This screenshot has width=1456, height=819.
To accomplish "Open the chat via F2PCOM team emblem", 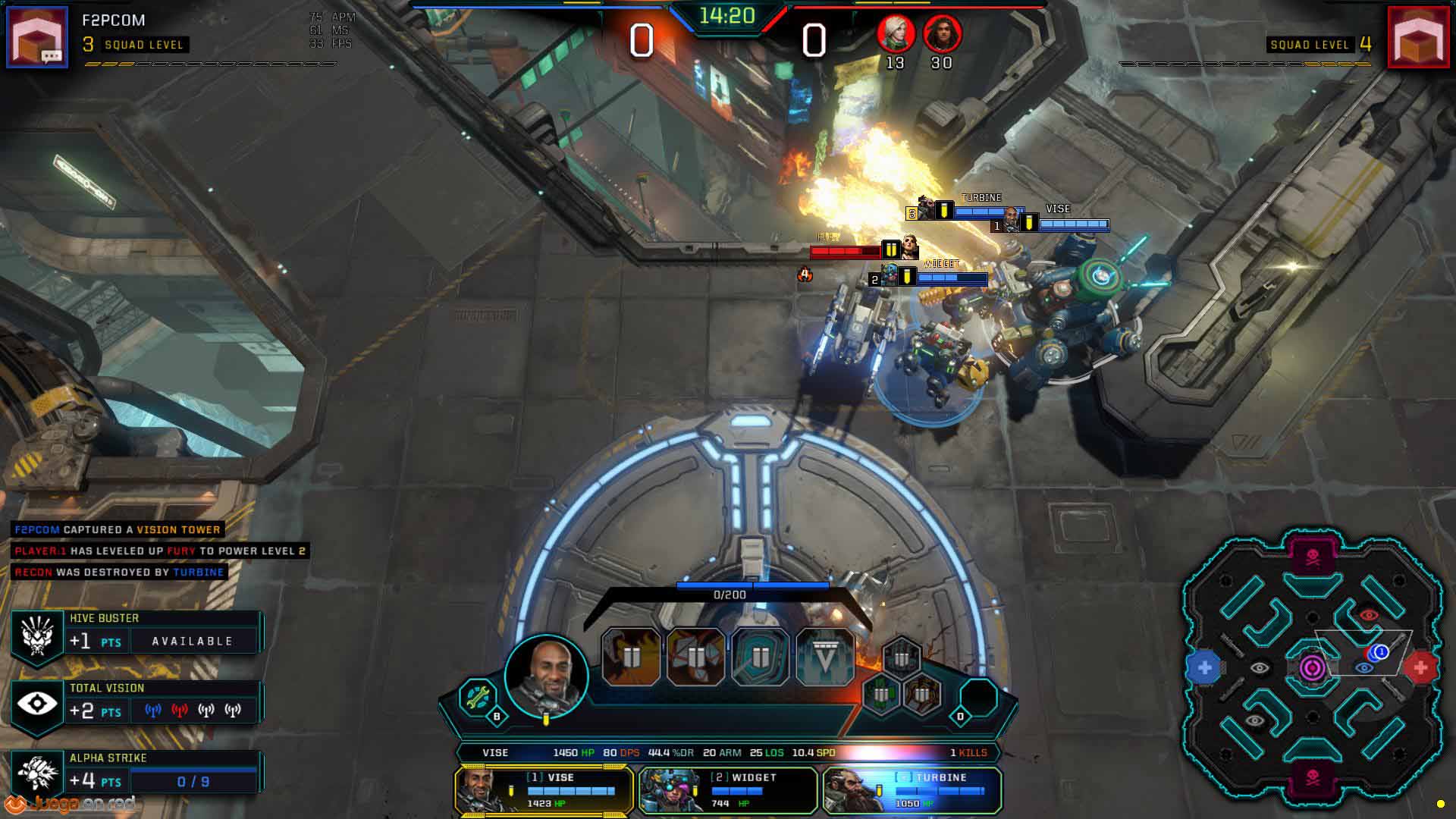I will (x=37, y=36).
